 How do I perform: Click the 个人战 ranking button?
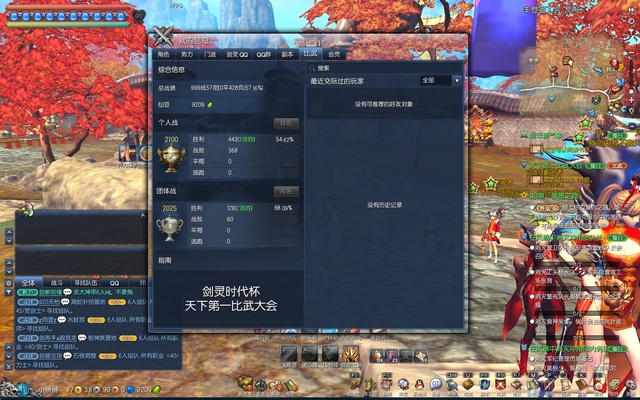(x=285, y=124)
